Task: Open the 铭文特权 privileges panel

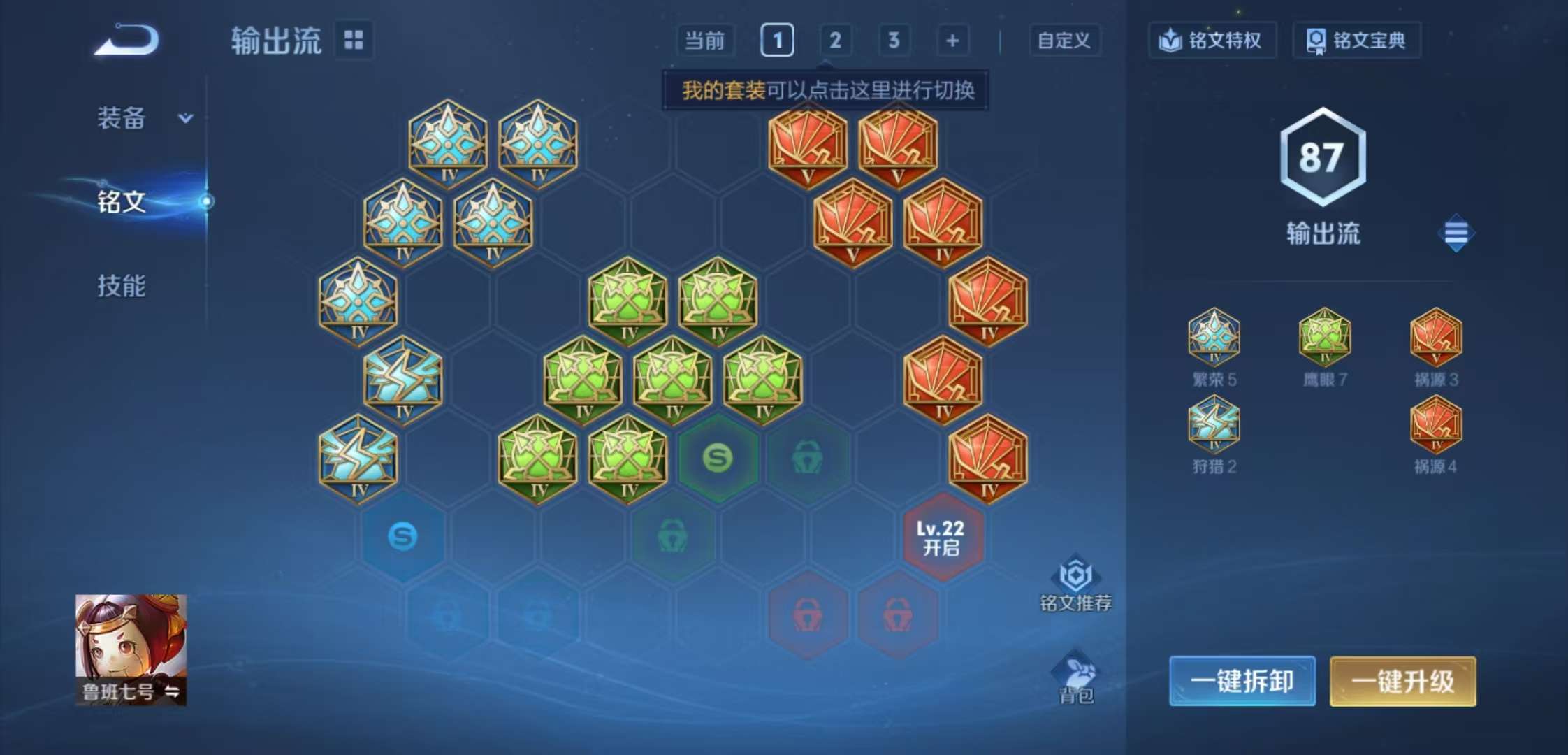Action: click(x=1212, y=41)
